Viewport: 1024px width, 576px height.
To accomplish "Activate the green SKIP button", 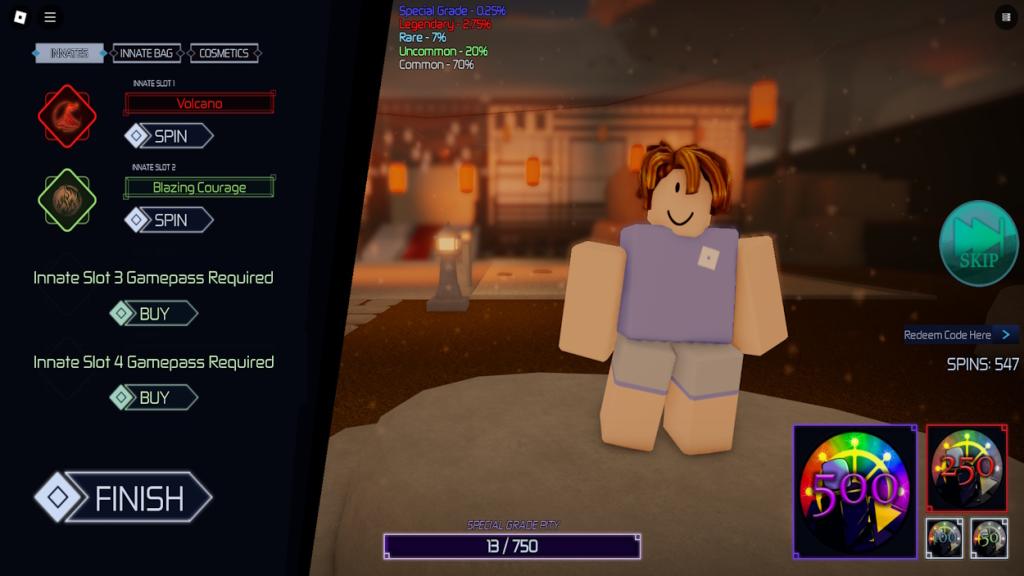I will pos(978,243).
